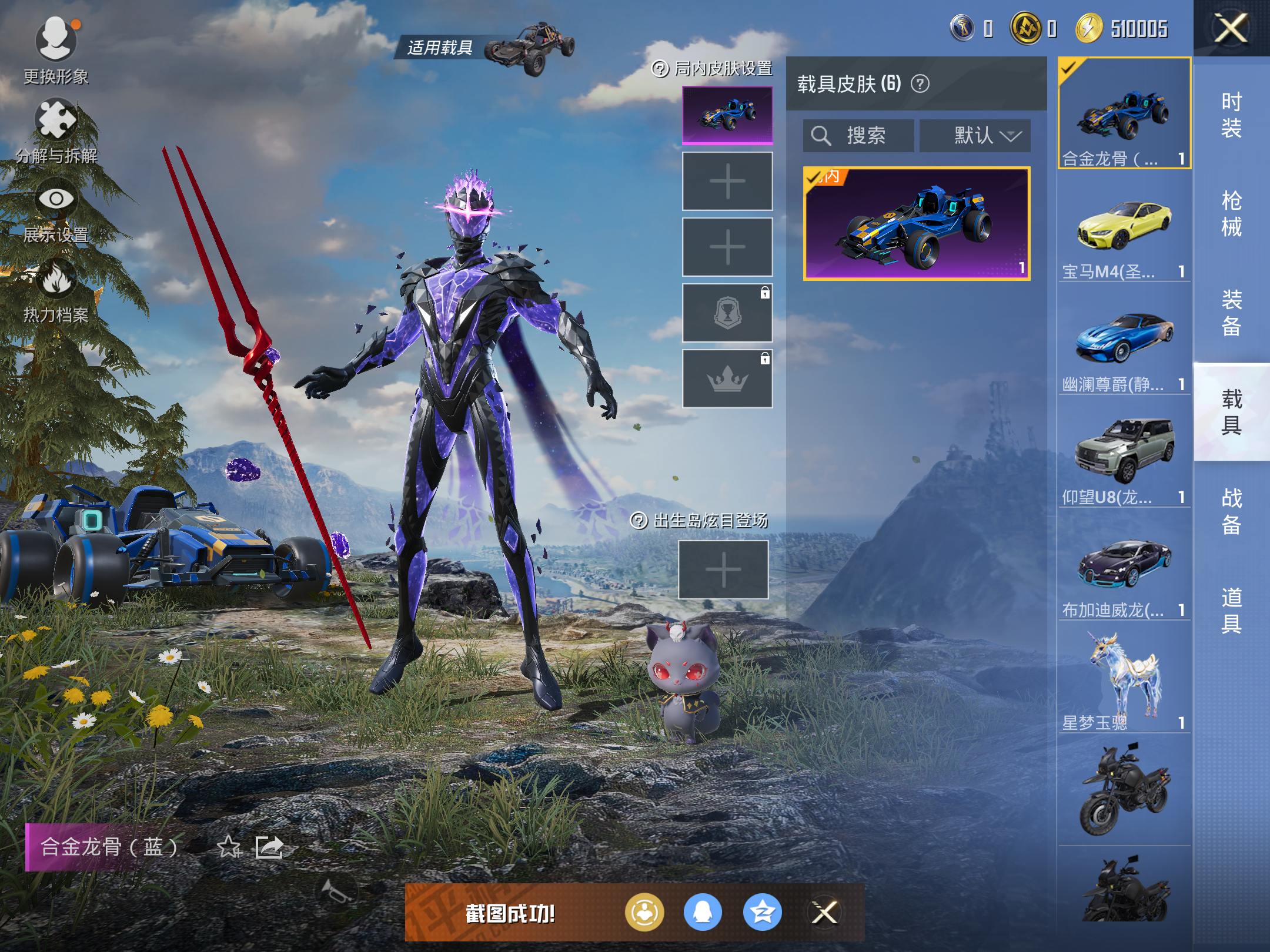This screenshot has width=1270, height=952.
Task: Favorite the skin with the star icon
Action: coord(229,847)
